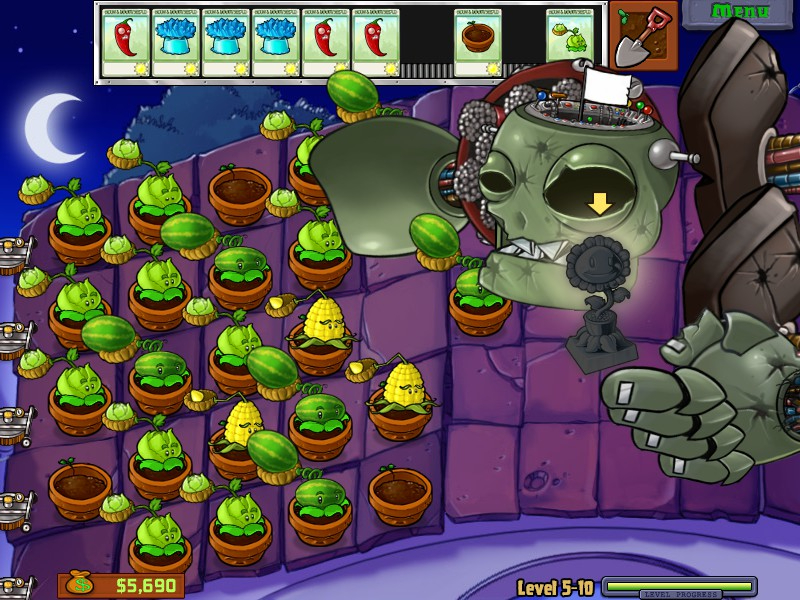Select the Flower Pot seed card
This screenshot has width=800, height=600.
477,43
